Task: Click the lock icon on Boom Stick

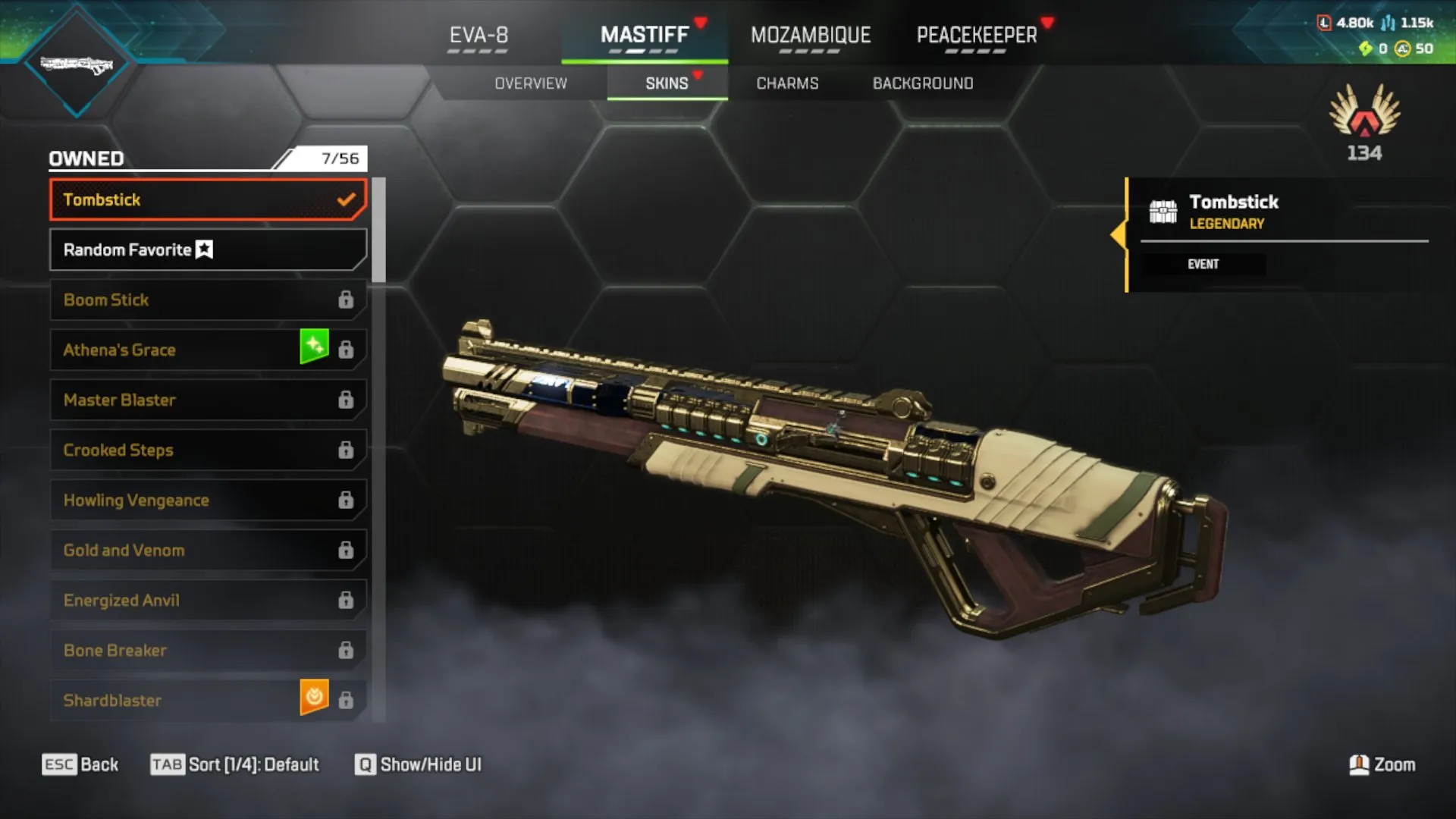Action: pos(347,300)
